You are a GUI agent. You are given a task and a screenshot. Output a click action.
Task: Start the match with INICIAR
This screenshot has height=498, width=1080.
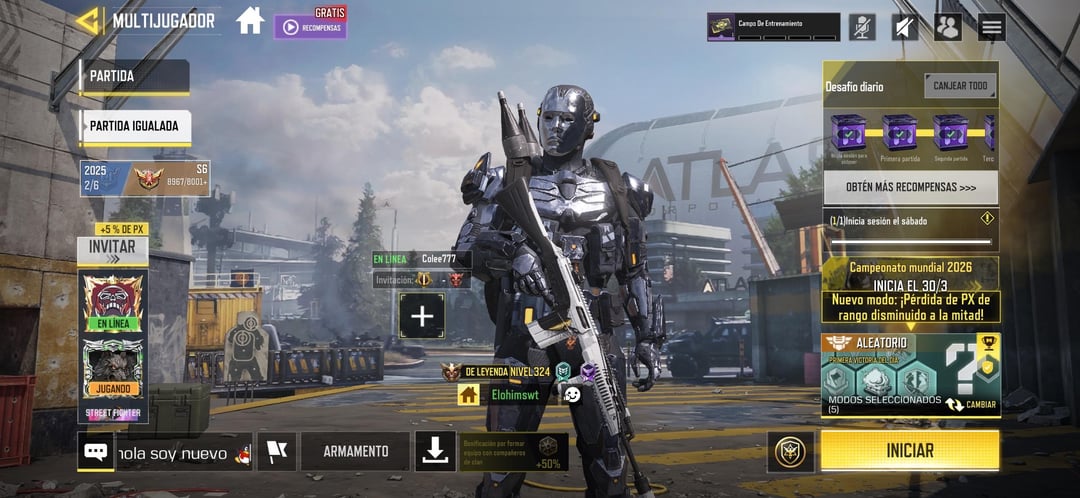tap(909, 451)
